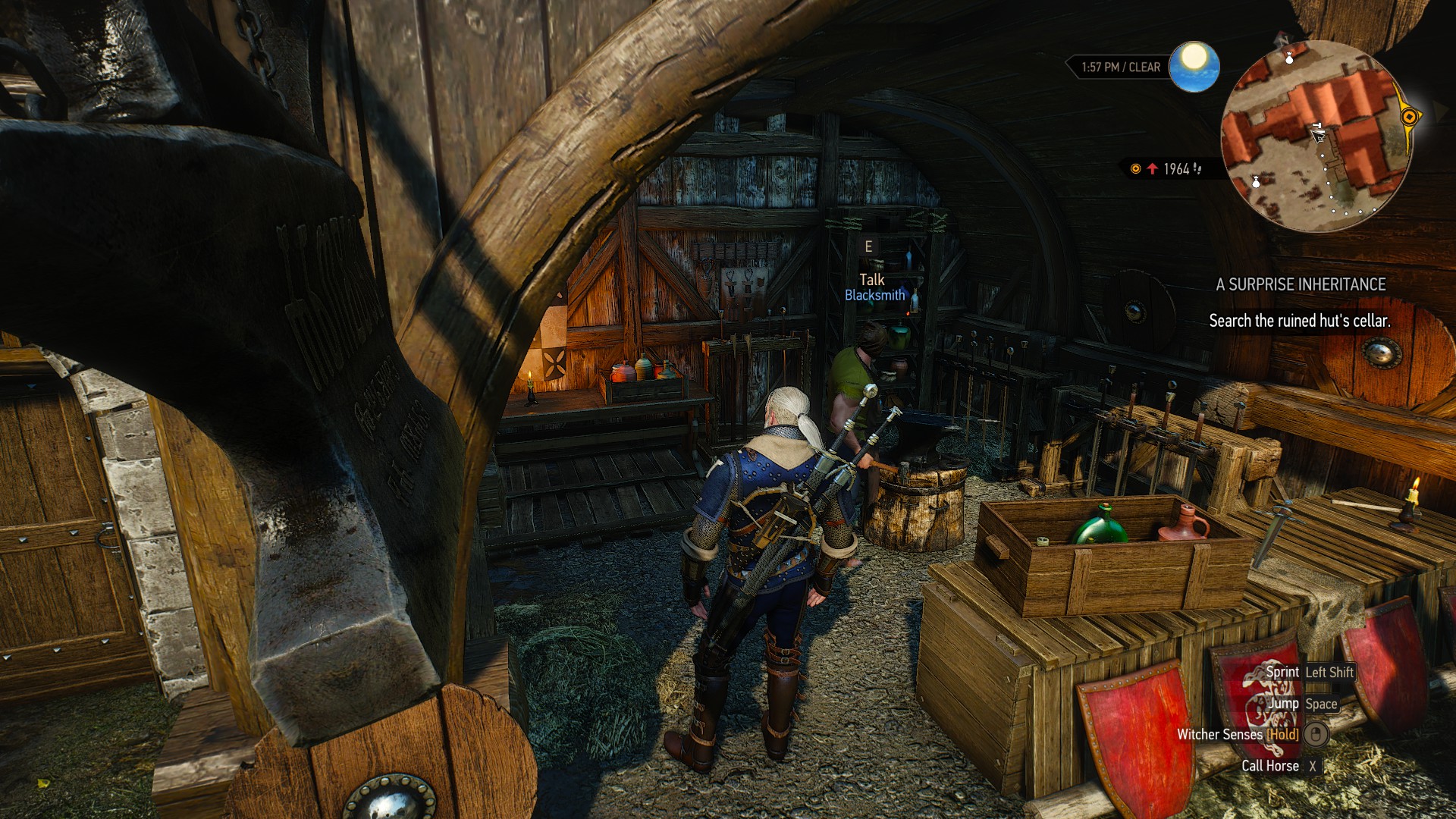This screenshot has height=819, width=1456.
Task: Click the sun weather icon
Action: (x=1194, y=67)
